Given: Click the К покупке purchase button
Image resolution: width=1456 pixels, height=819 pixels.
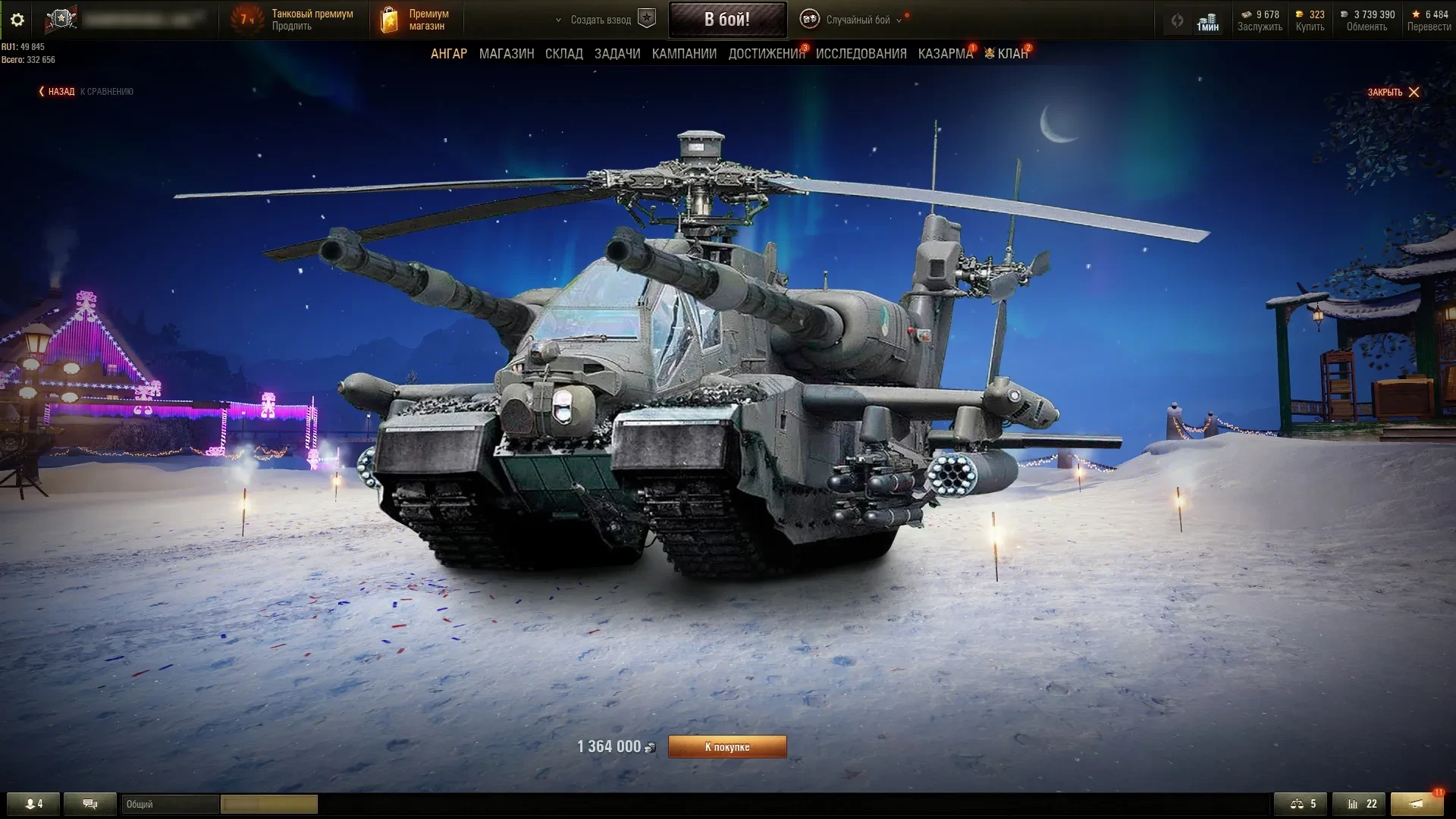Looking at the screenshot, I should pyautogui.click(x=727, y=747).
